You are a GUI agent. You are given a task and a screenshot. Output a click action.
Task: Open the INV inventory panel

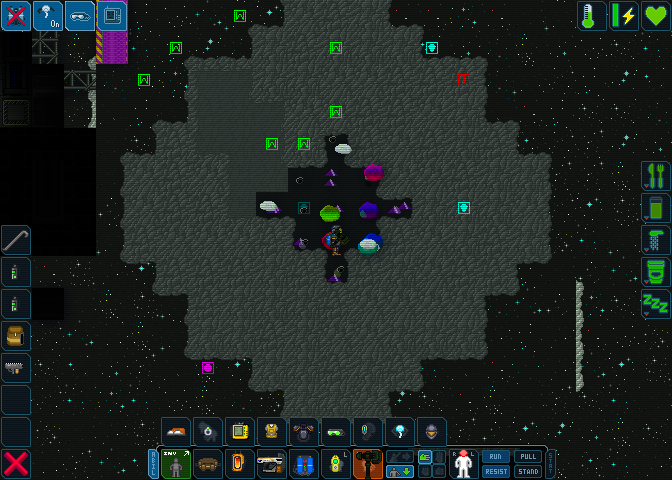176,464
